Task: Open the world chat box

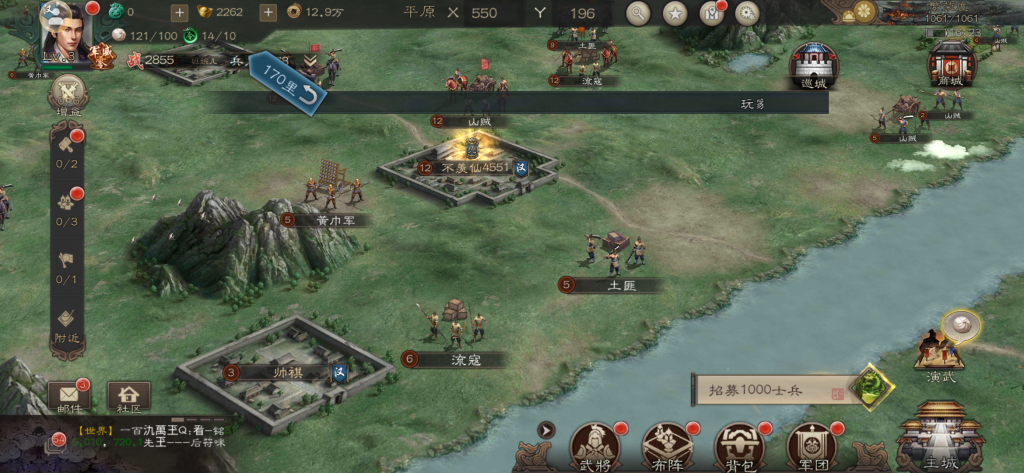Action: (x=150, y=435)
